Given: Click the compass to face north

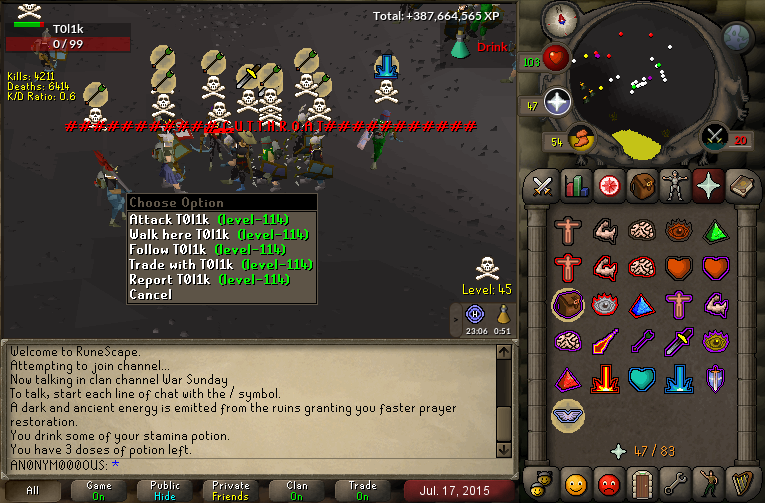Looking at the screenshot, I should (x=561, y=18).
